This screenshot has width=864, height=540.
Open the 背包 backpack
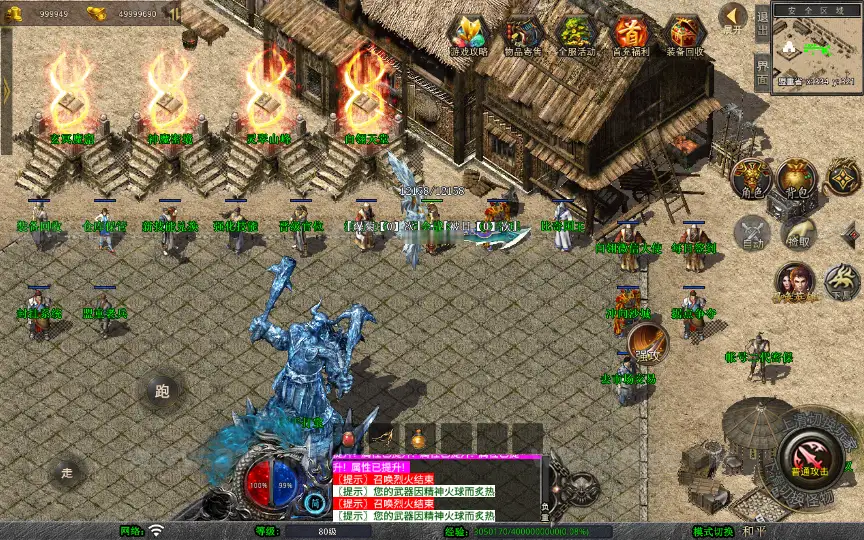click(x=797, y=177)
